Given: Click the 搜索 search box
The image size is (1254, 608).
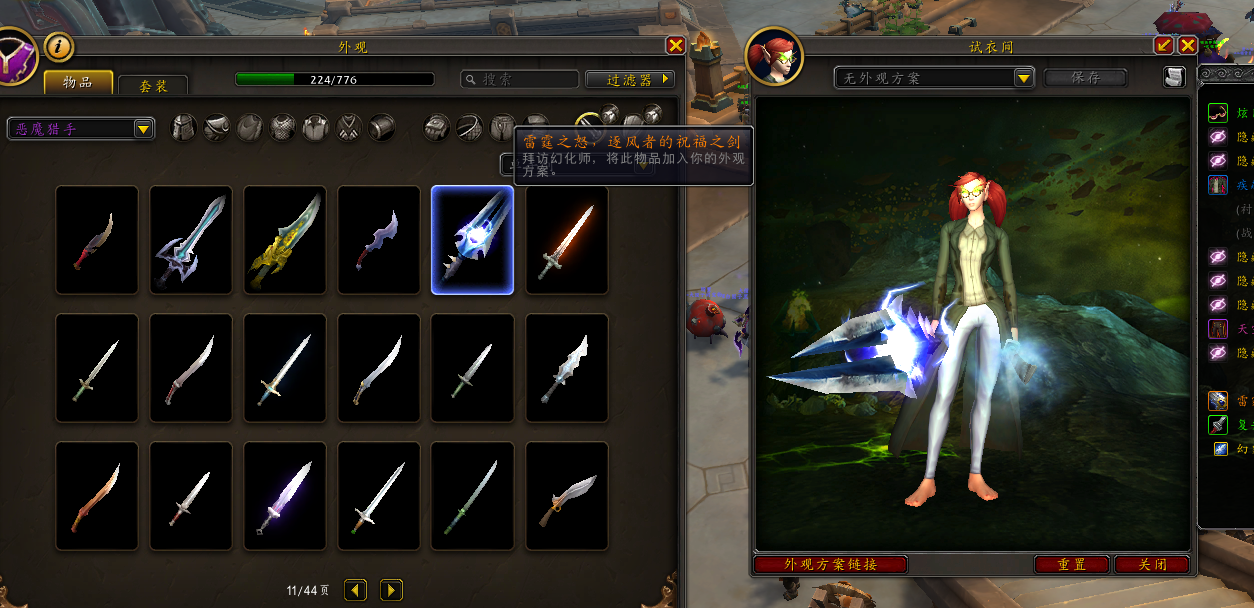Looking at the screenshot, I should (x=520, y=79).
